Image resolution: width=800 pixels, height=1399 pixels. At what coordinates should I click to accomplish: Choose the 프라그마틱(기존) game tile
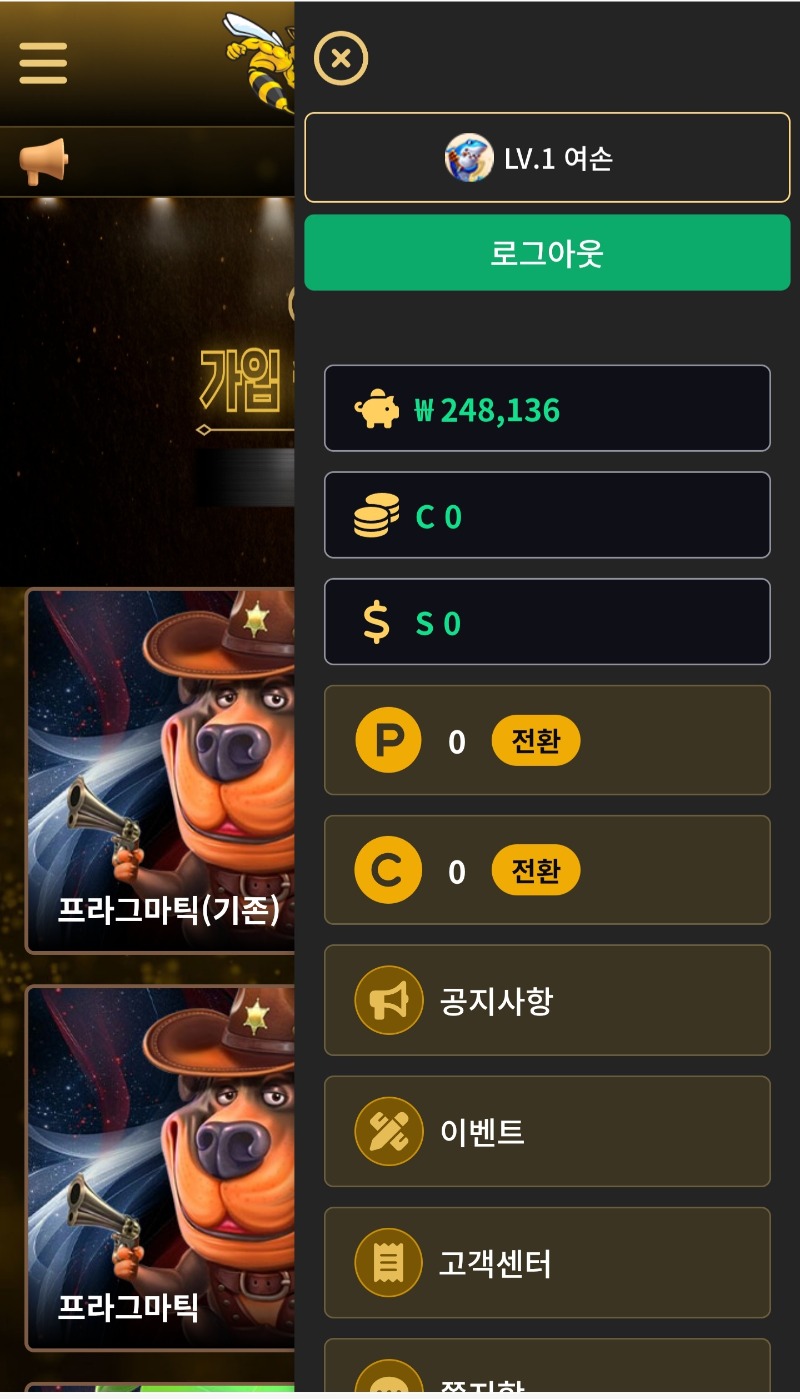pyautogui.click(x=161, y=771)
